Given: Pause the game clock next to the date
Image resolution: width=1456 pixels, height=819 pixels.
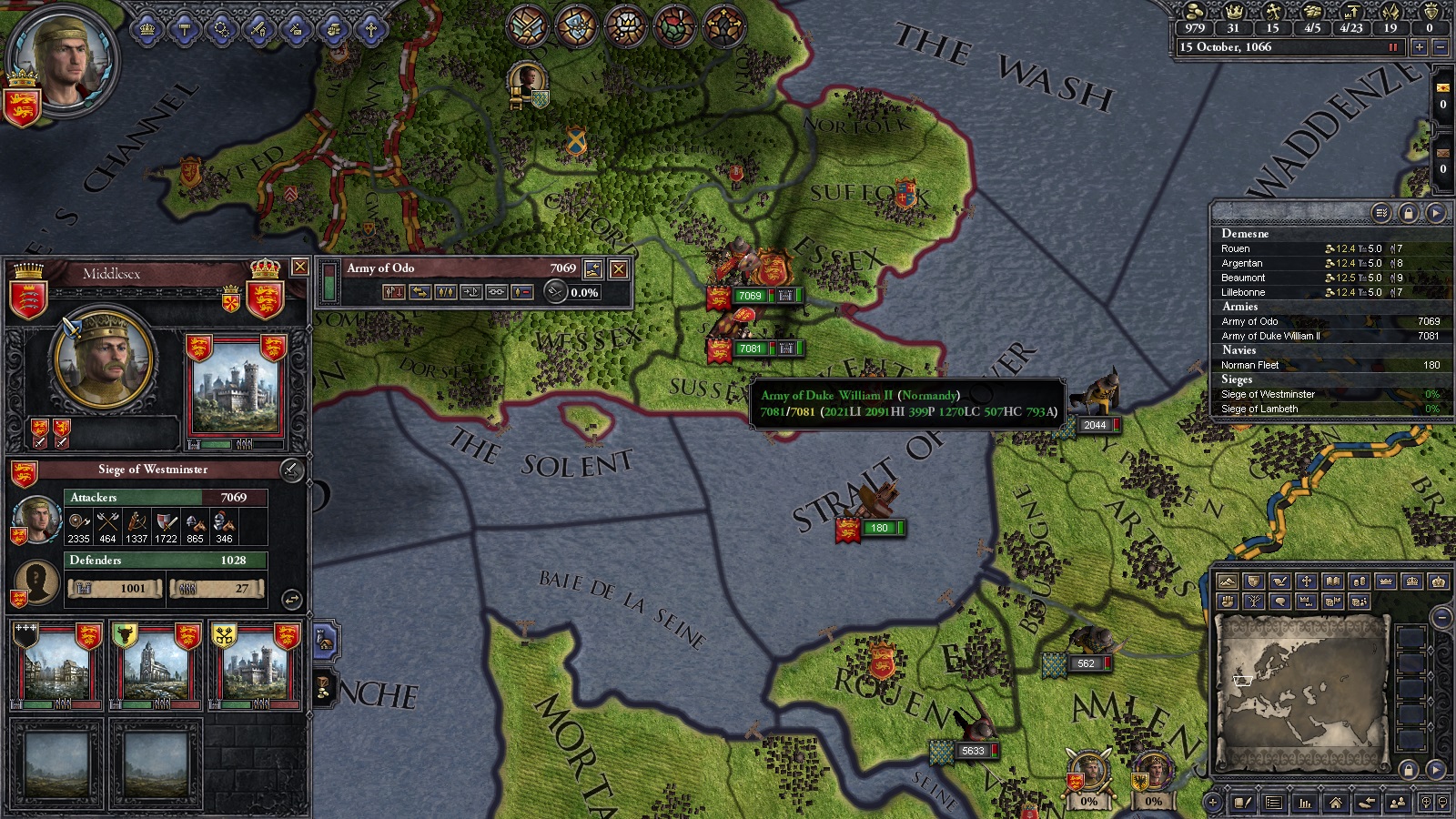Looking at the screenshot, I should pyautogui.click(x=1394, y=47).
